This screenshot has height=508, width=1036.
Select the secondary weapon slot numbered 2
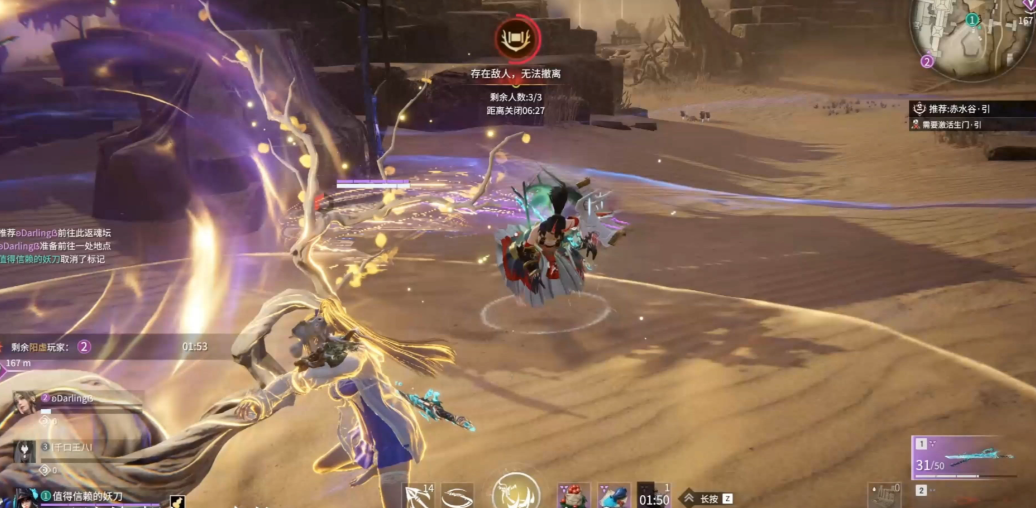click(922, 491)
